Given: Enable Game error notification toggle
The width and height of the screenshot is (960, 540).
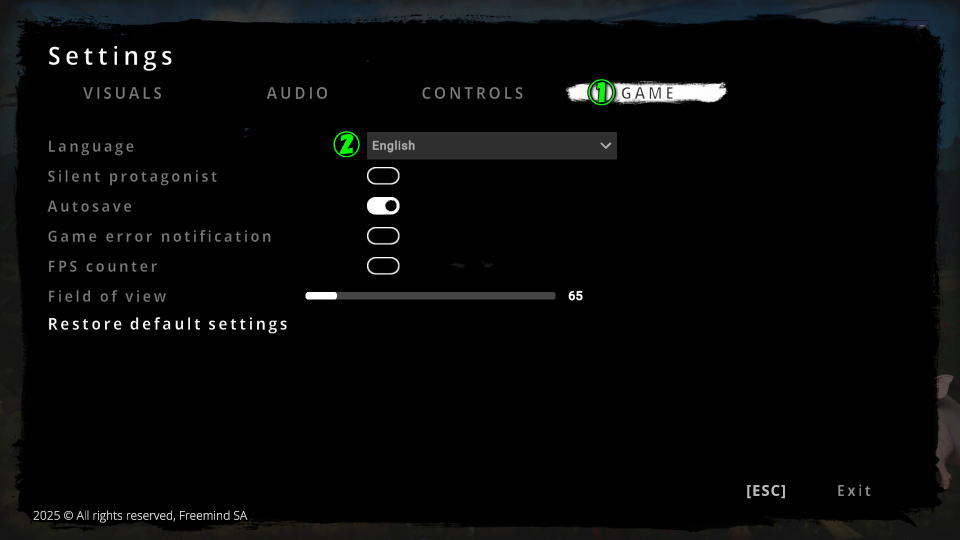Looking at the screenshot, I should coord(383,236).
